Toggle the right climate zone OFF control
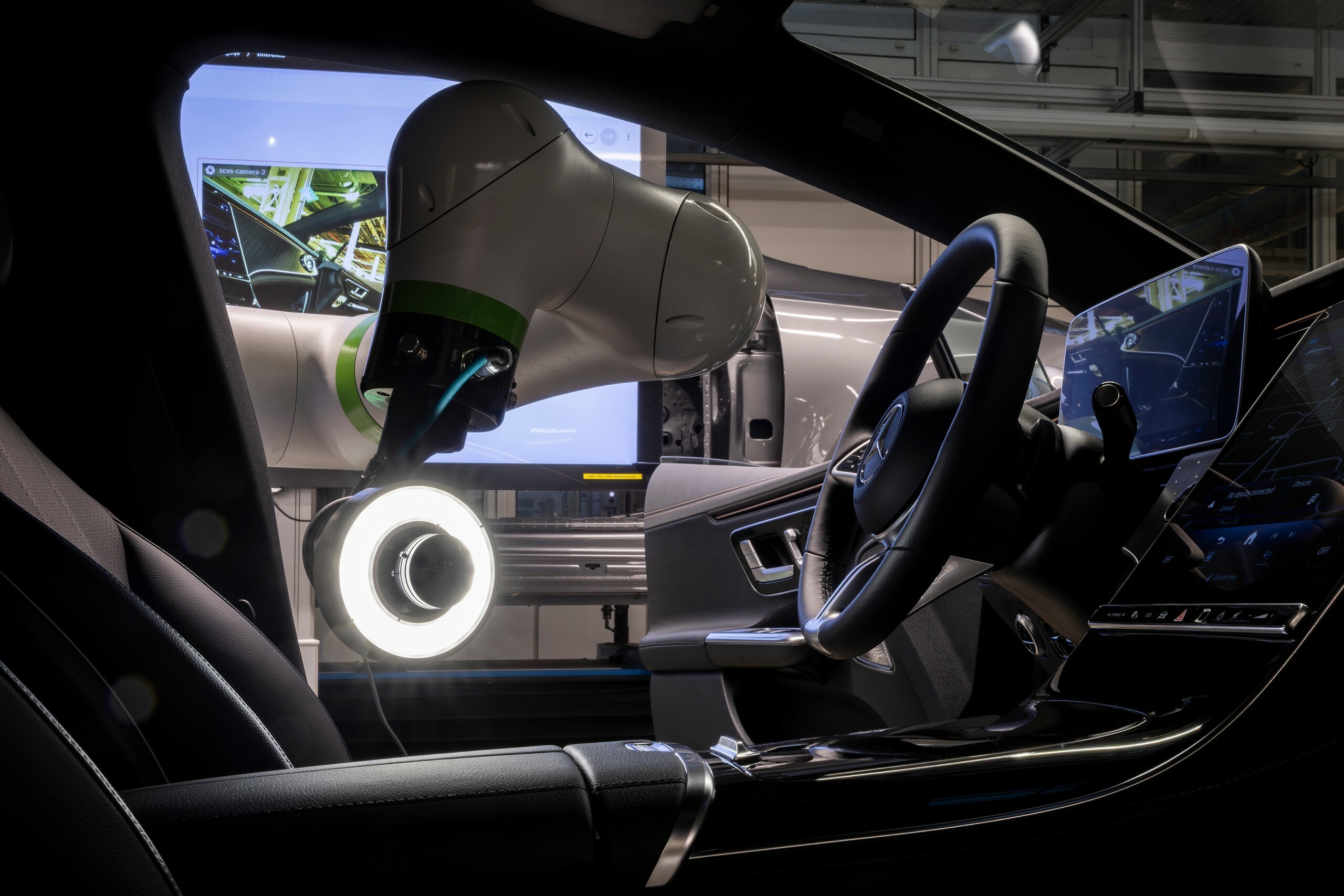1344x896 pixels. tap(1325, 550)
